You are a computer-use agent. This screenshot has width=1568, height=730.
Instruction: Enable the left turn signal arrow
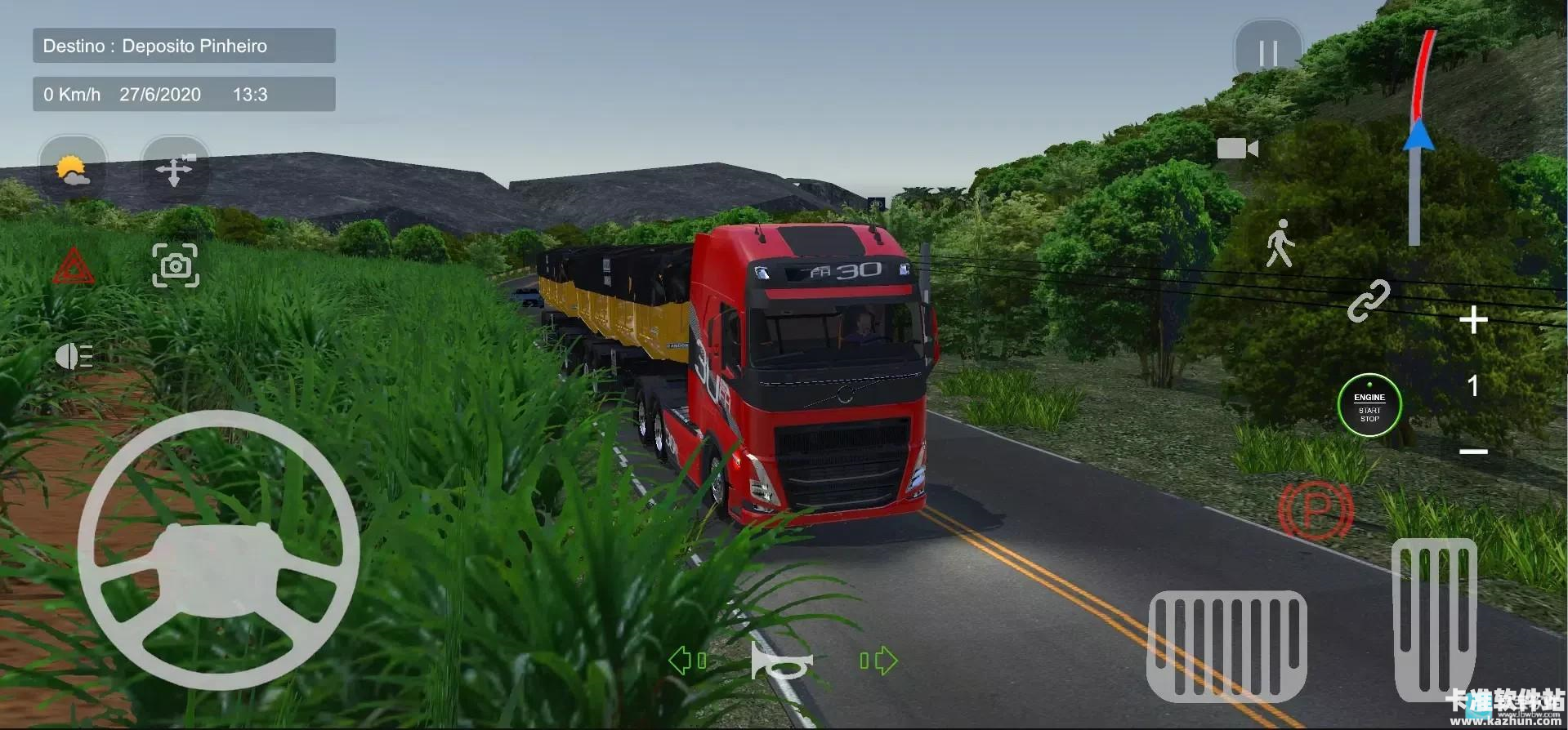click(689, 660)
